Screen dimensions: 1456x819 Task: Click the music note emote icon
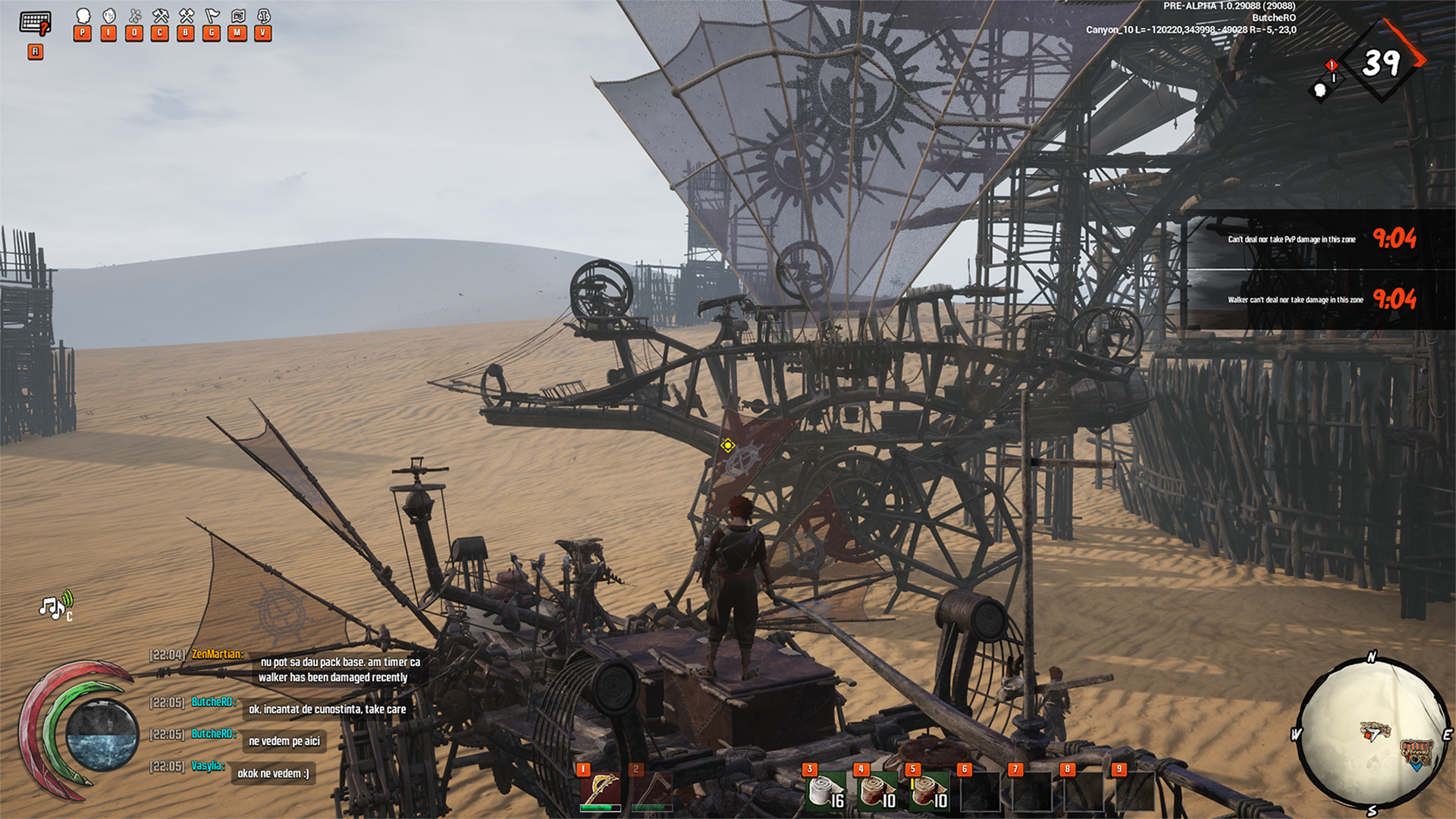(55, 607)
